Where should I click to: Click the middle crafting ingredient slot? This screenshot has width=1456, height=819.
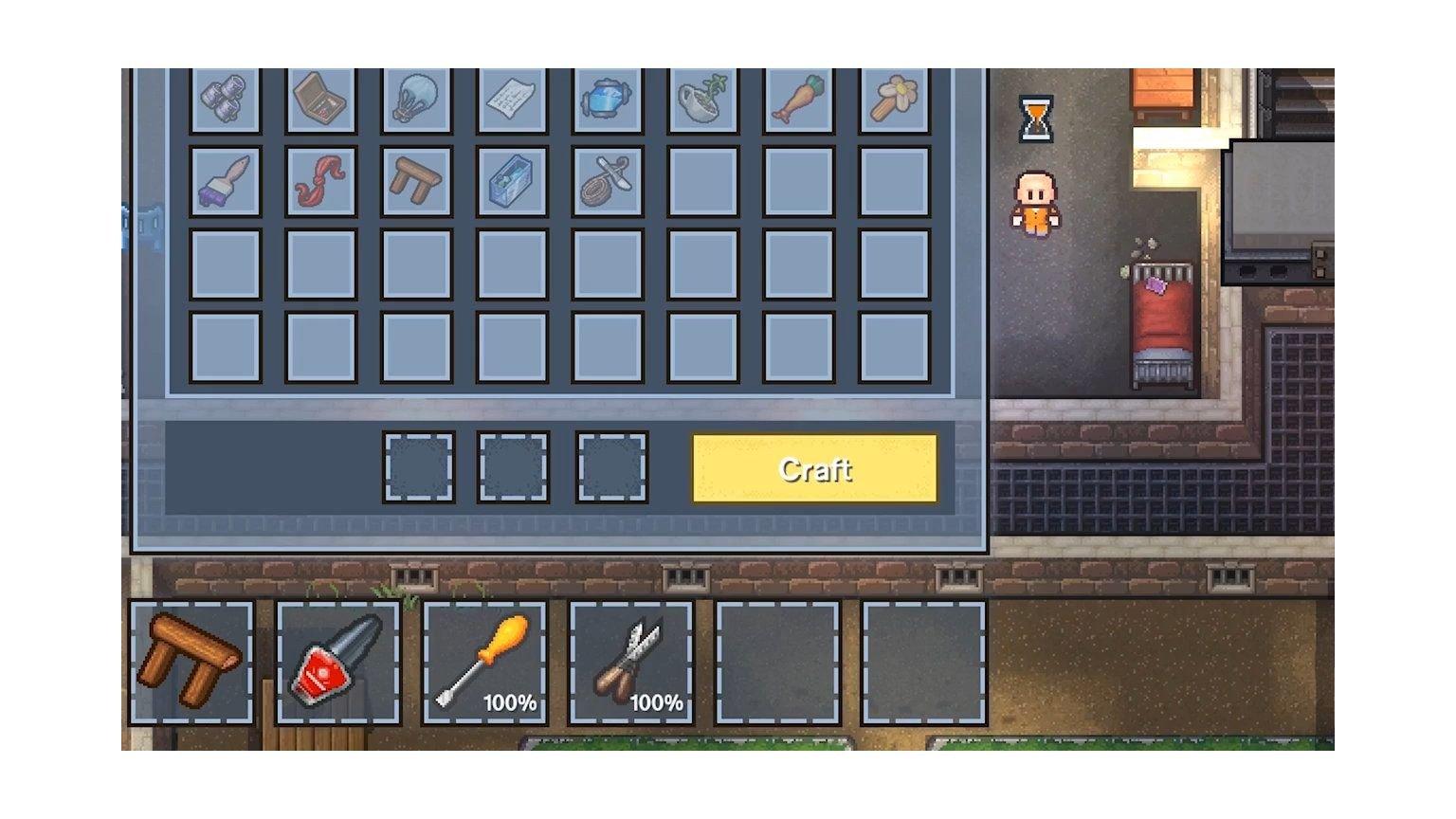tap(515, 466)
